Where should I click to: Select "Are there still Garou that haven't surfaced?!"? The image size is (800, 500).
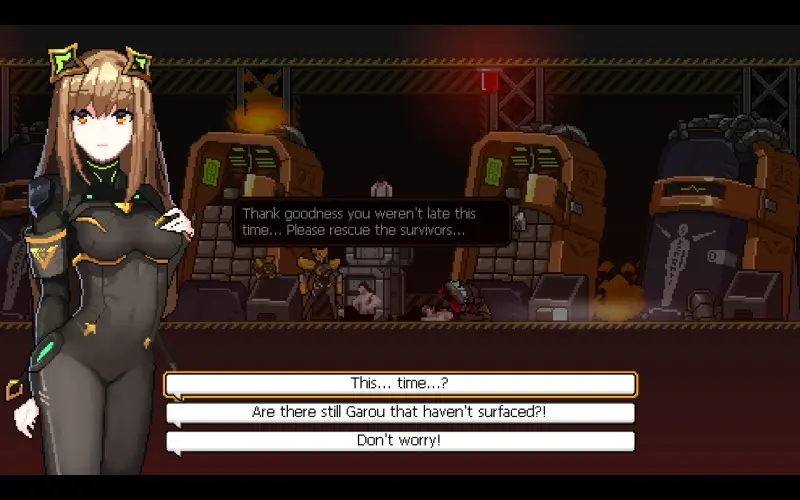pos(400,412)
